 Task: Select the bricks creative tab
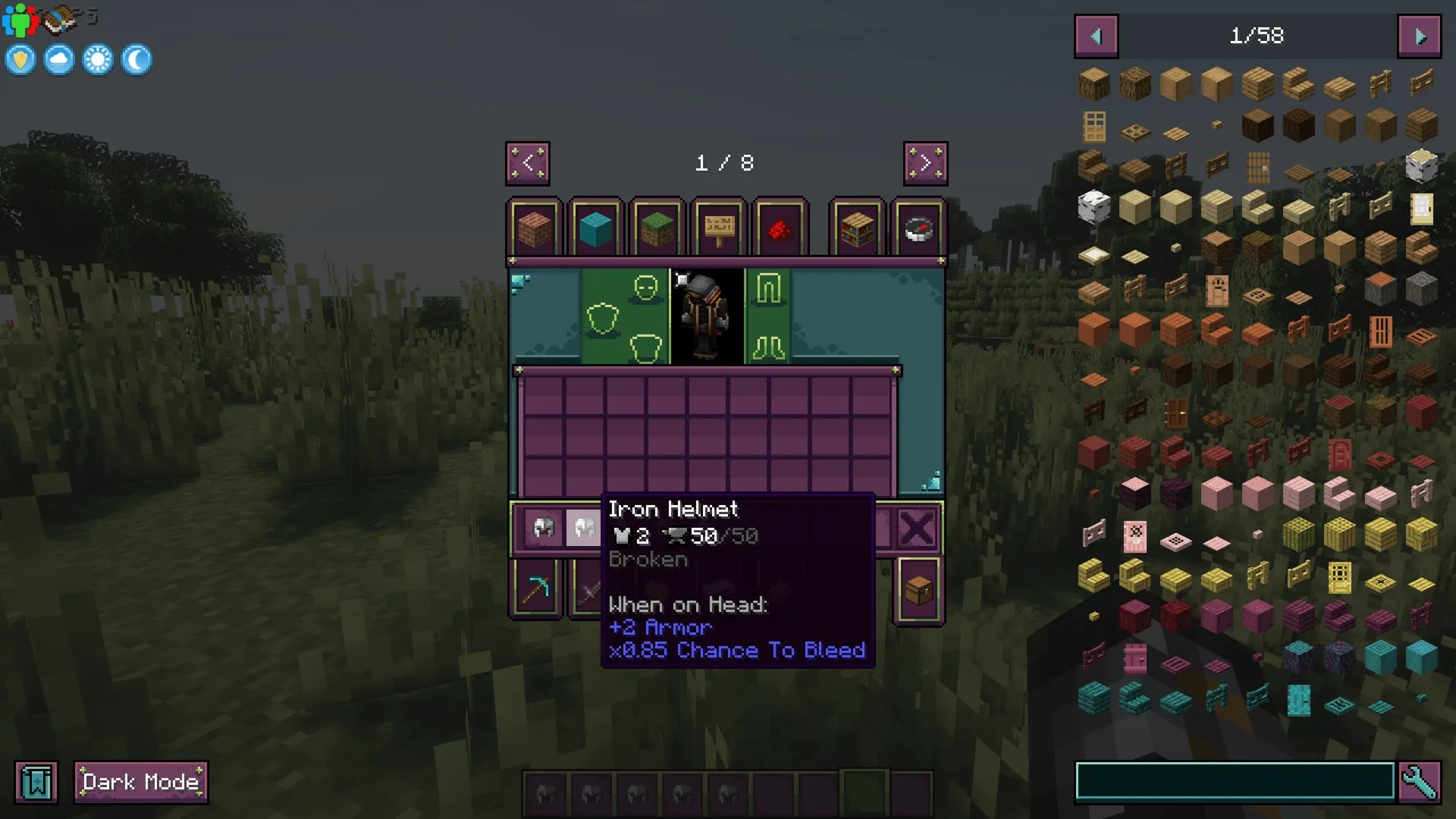535,227
